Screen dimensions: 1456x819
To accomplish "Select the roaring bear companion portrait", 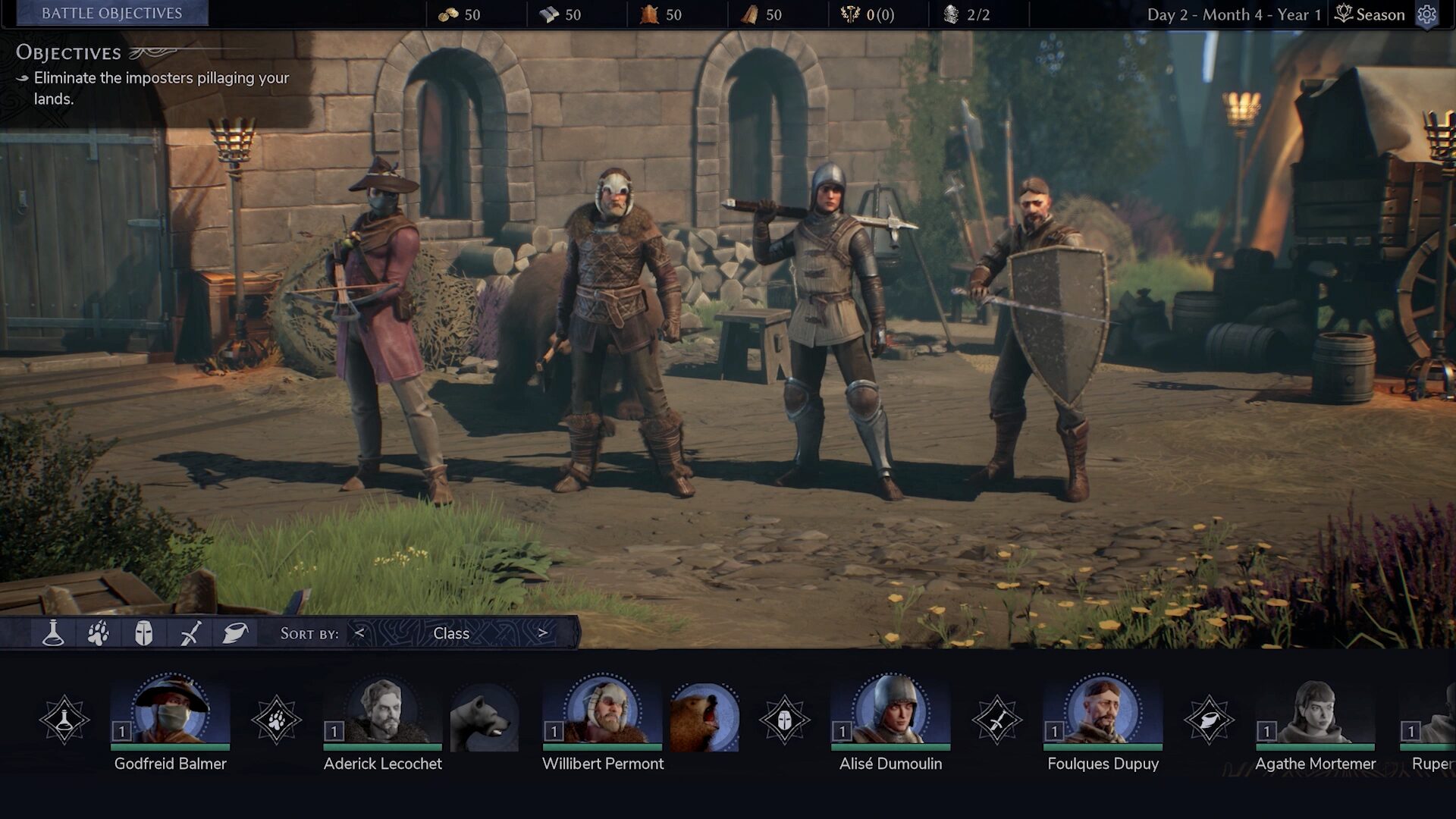I will [x=704, y=717].
